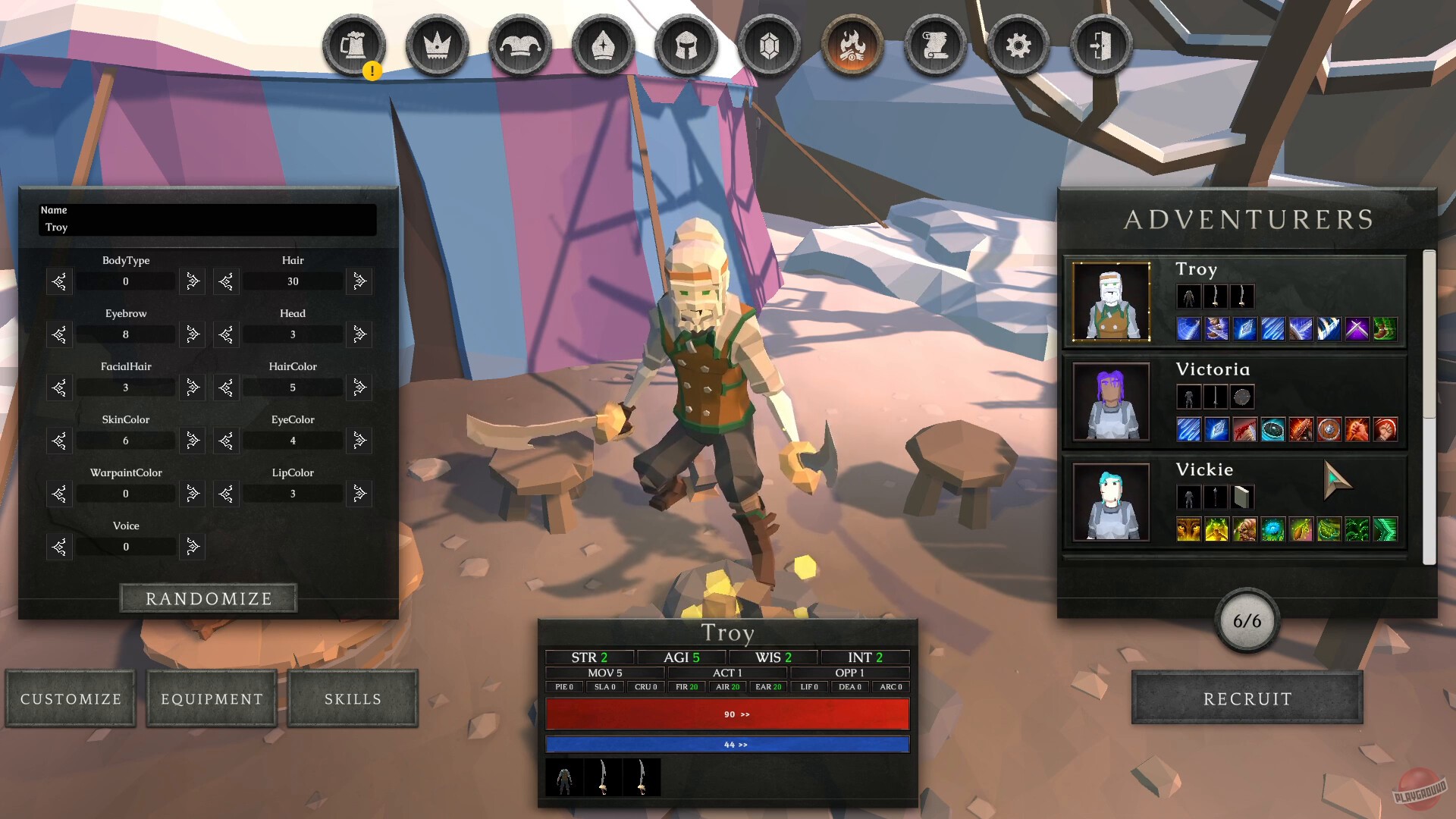This screenshot has height=819, width=1456.
Task: Click the Recruit button
Action: click(x=1246, y=698)
